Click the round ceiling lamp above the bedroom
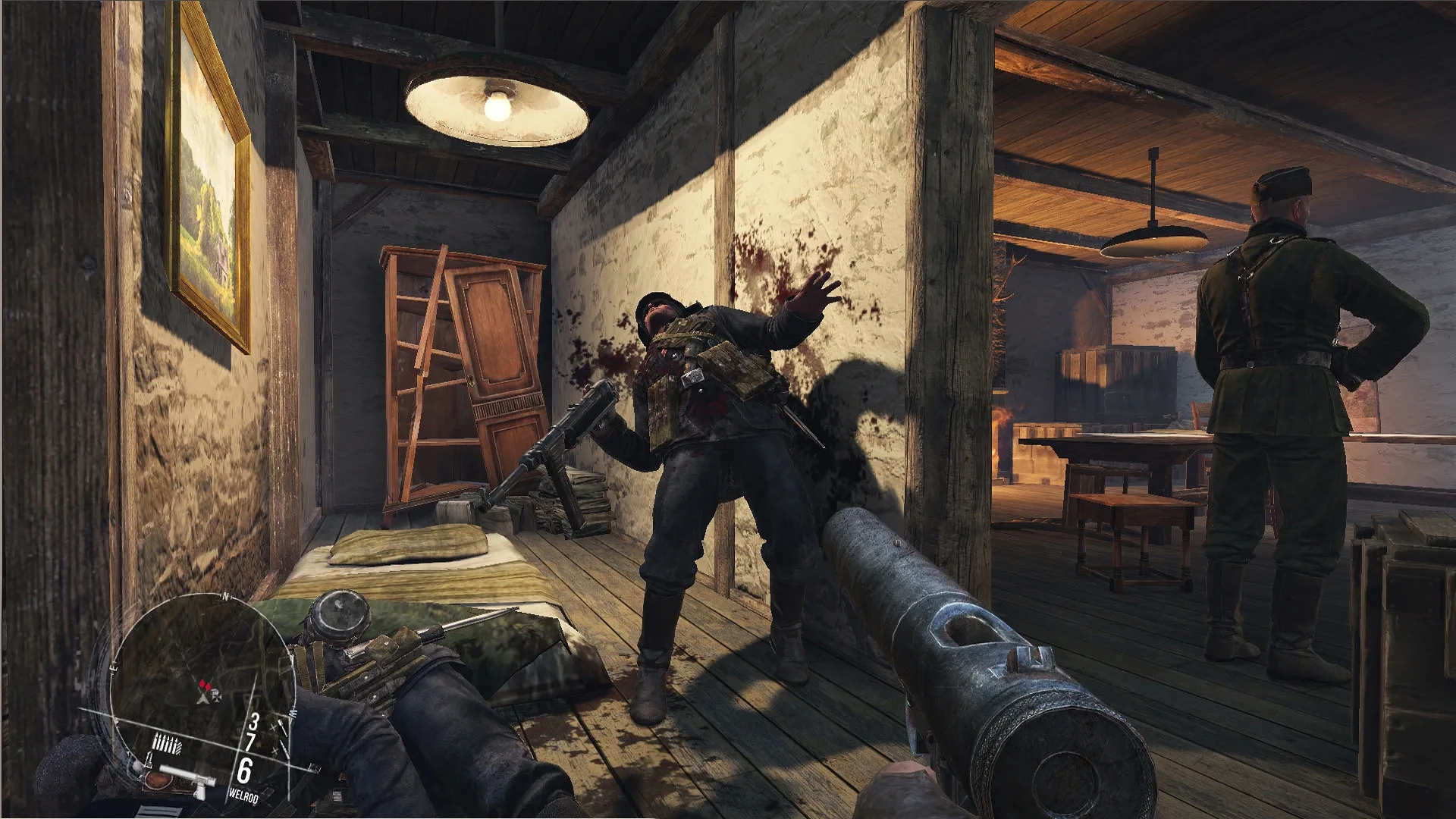This screenshot has height=819, width=1456. pyautogui.click(x=497, y=106)
